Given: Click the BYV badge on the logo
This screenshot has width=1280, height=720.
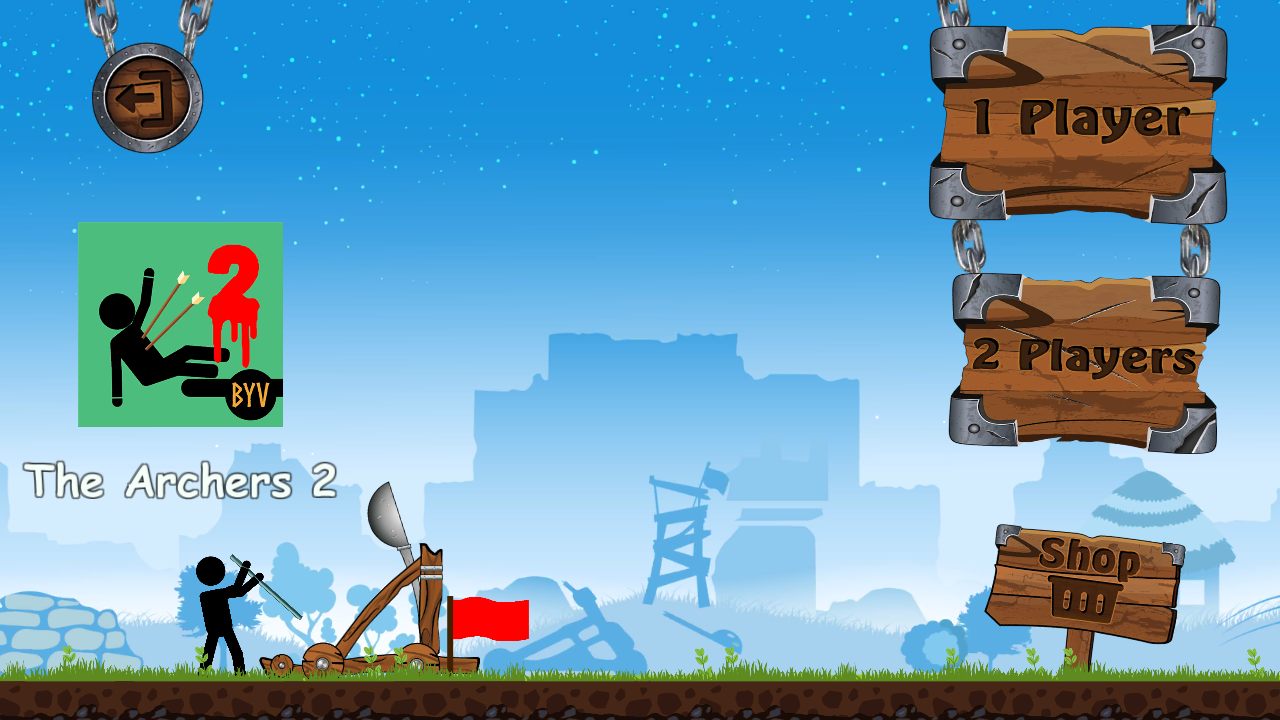Looking at the screenshot, I should tap(250, 390).
